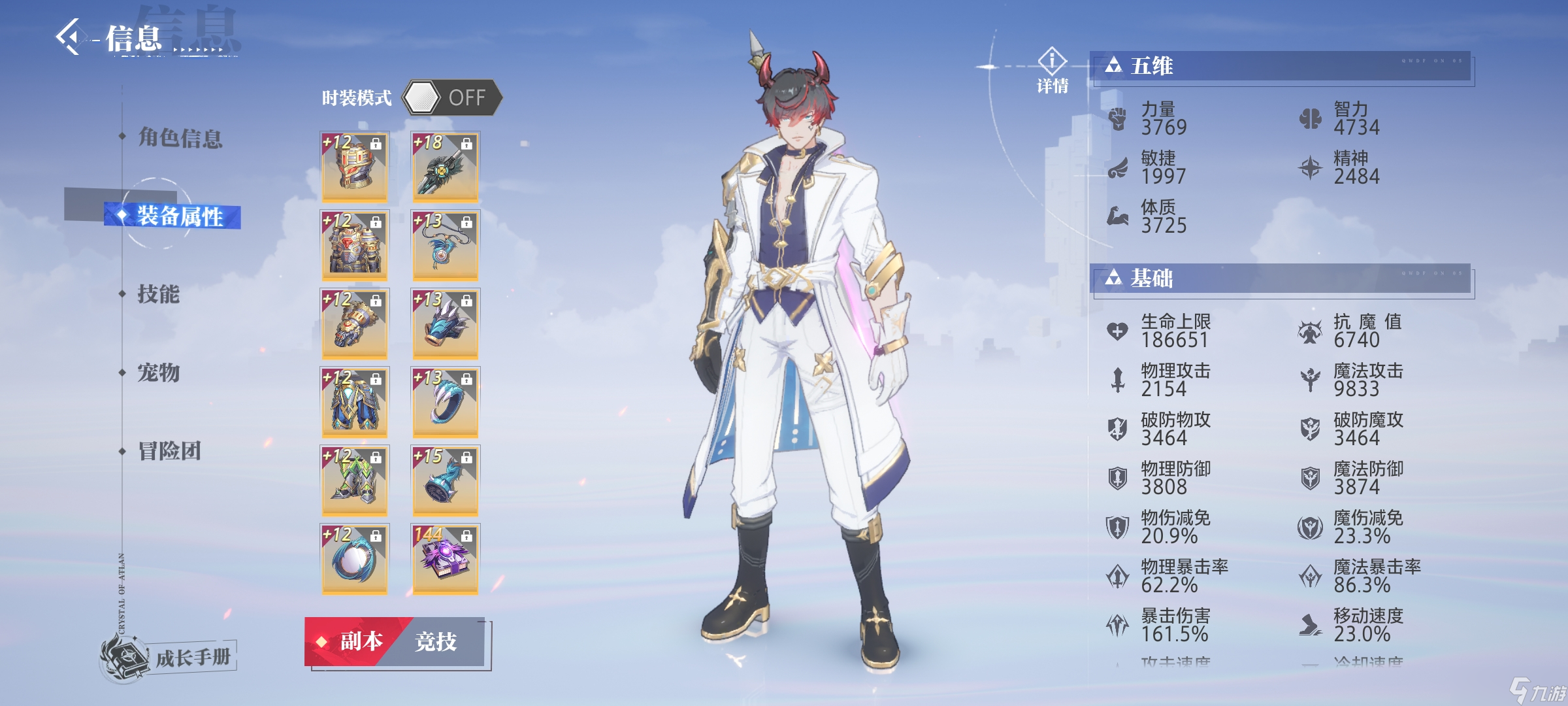The height and width of the screenshot is (706, 1568).
Task: Select the 装备属性 tab
Action: [x=179, y=216]
